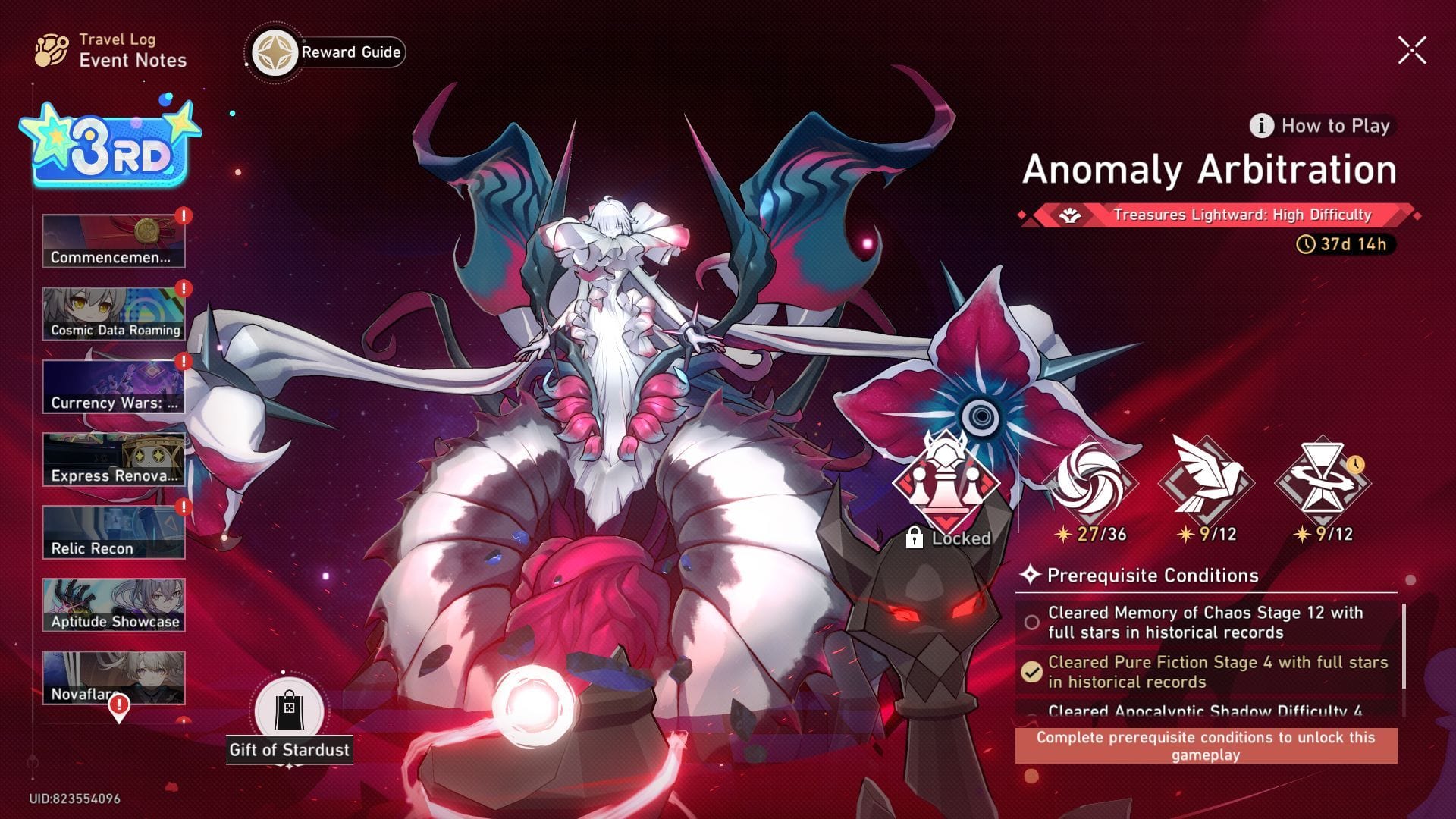Switch to the Novaflare event tab
The width and height of the screenshot is (1456, 819).
112,677
